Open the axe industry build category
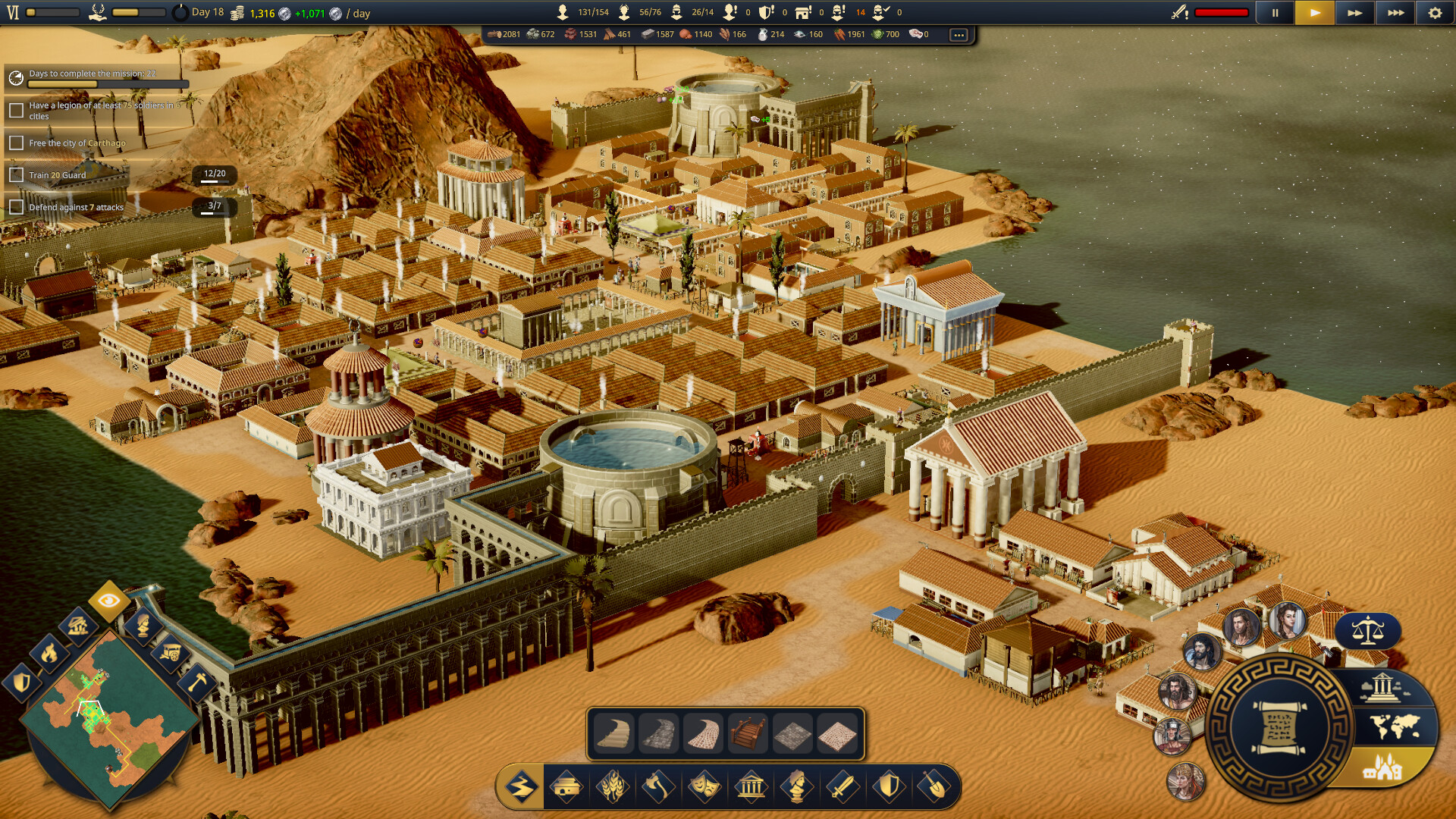1456x819 pixels. [658, 786]
